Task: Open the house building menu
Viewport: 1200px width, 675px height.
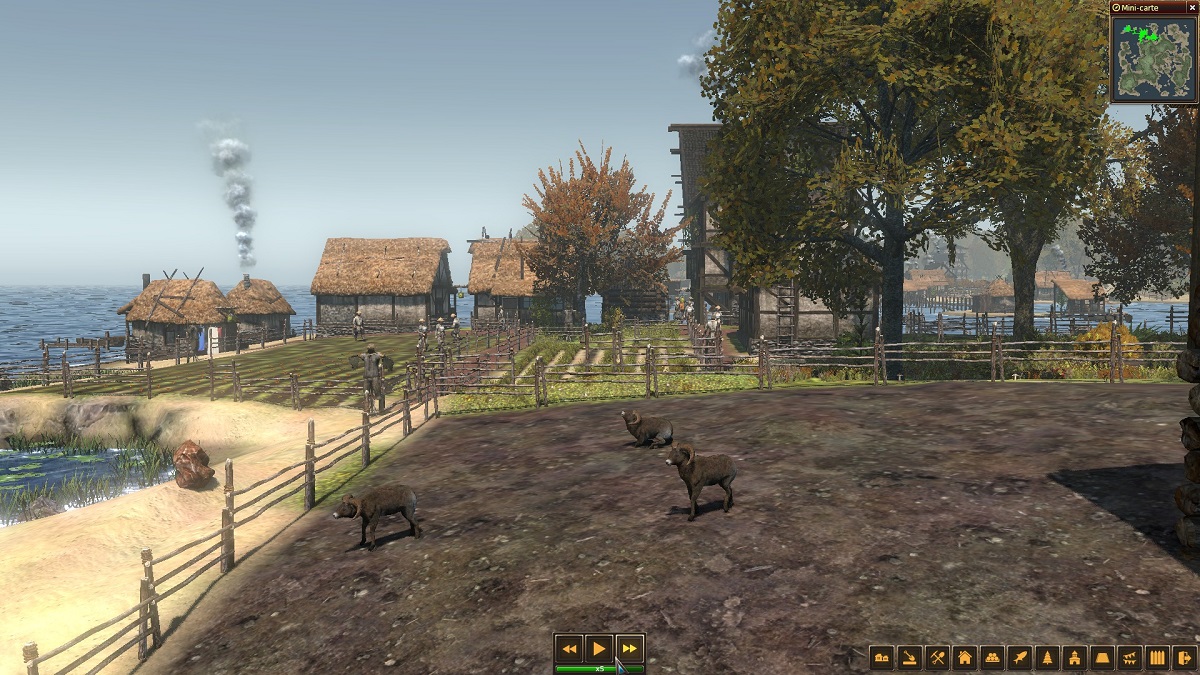Action: [x=965, y=657]
